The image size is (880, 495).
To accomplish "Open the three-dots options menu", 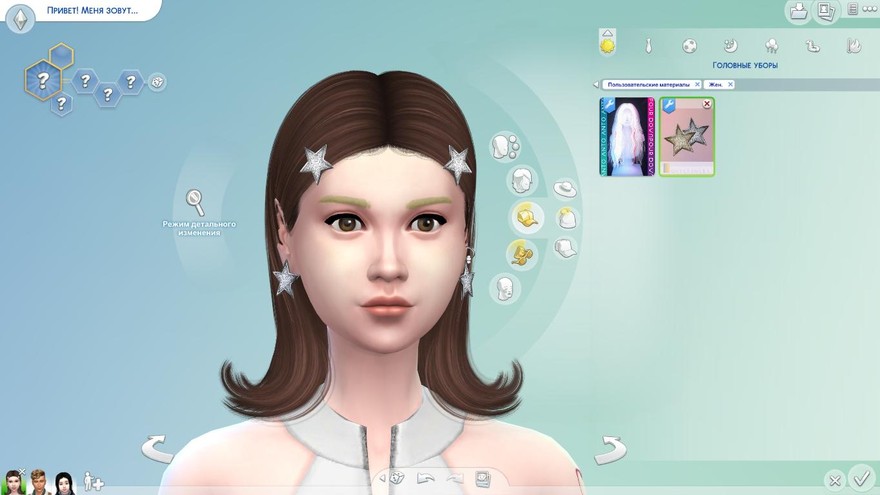I will pos(867,11).
